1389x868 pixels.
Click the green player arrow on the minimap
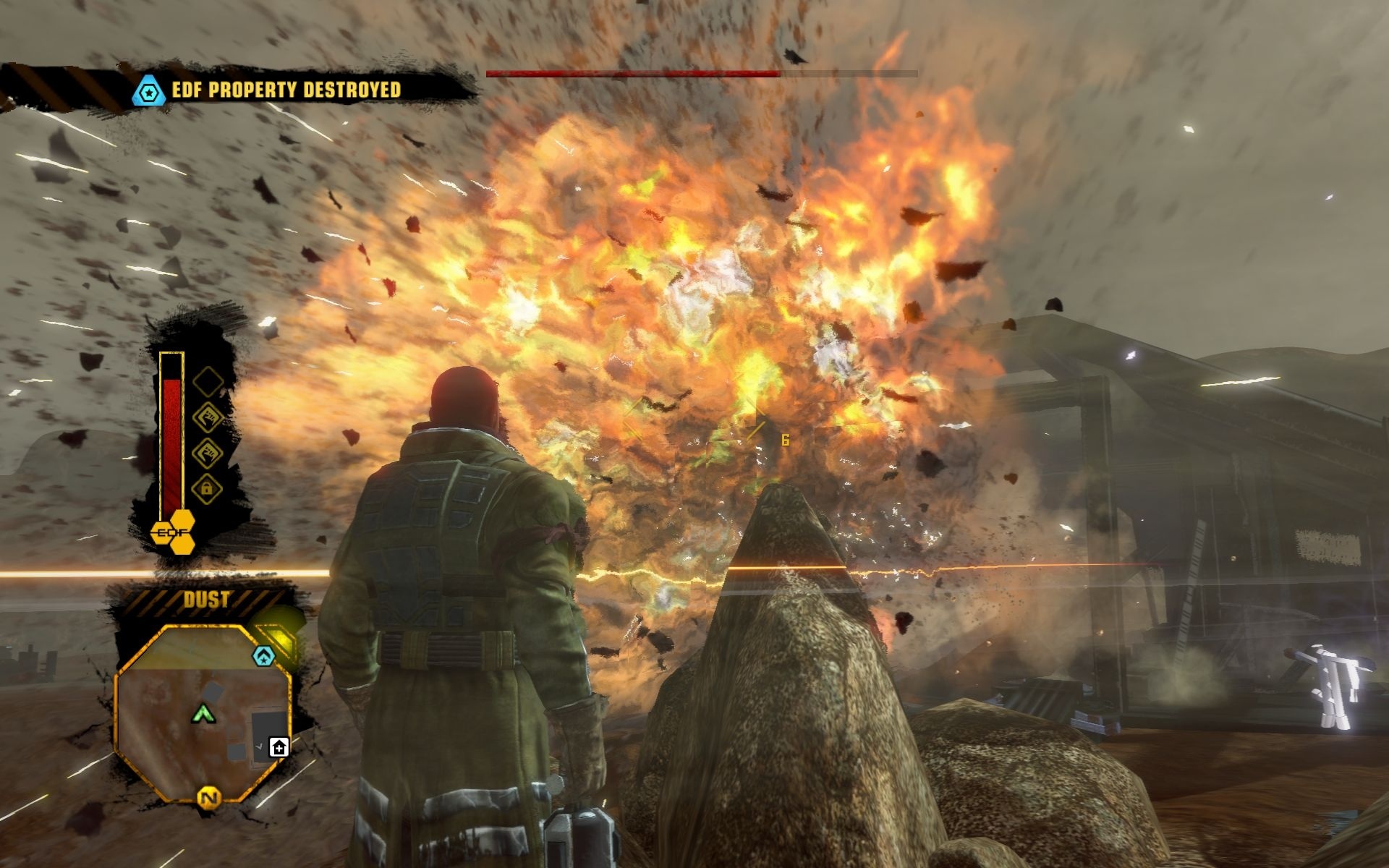pyautogui.click(x=203, y=714)
